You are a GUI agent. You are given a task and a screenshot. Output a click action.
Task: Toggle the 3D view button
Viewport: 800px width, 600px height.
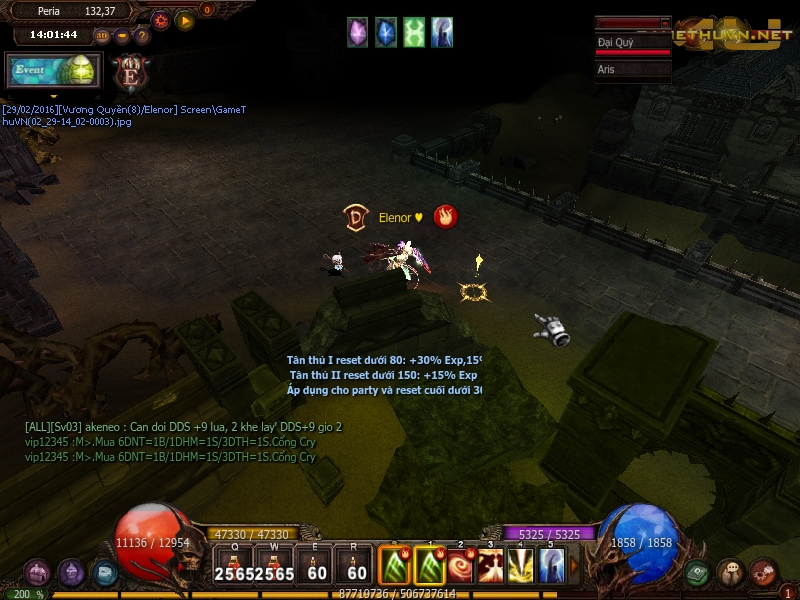point(103,36)
